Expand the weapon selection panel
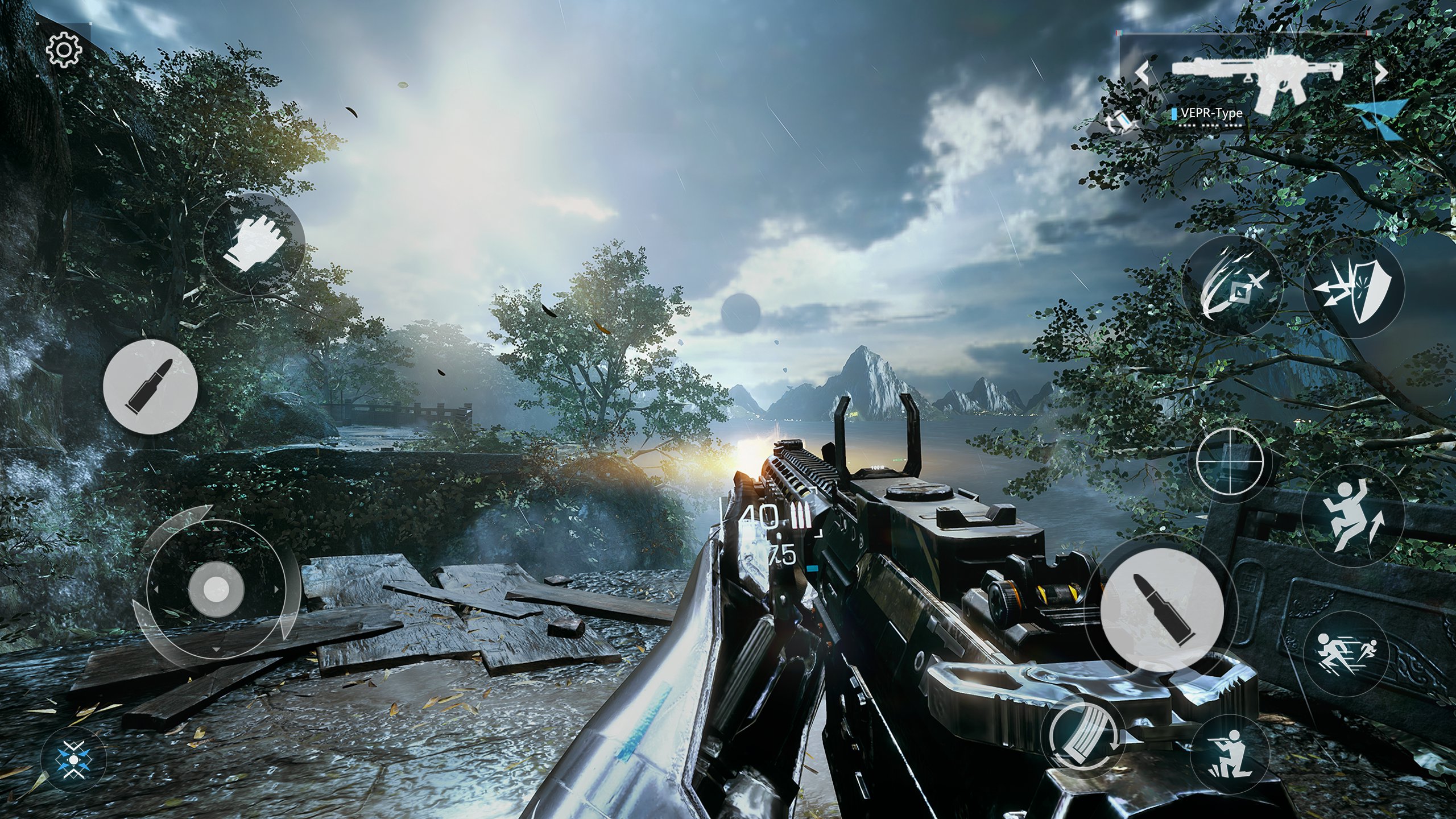Image resolution: width=1456 pixels, height=819 pixels. click(x=1381, y=118)
